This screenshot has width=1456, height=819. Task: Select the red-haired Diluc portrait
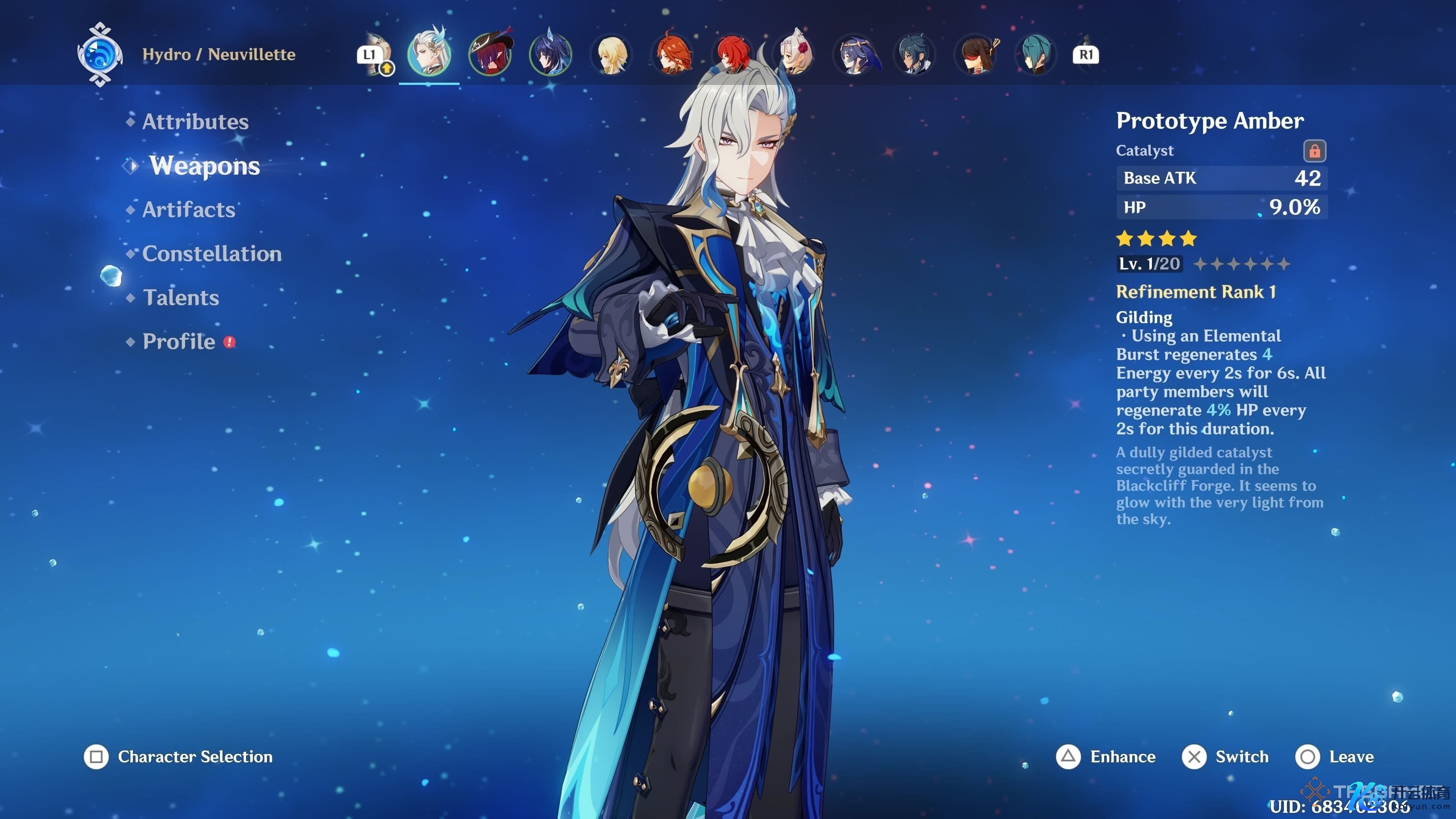click(733, 55)
